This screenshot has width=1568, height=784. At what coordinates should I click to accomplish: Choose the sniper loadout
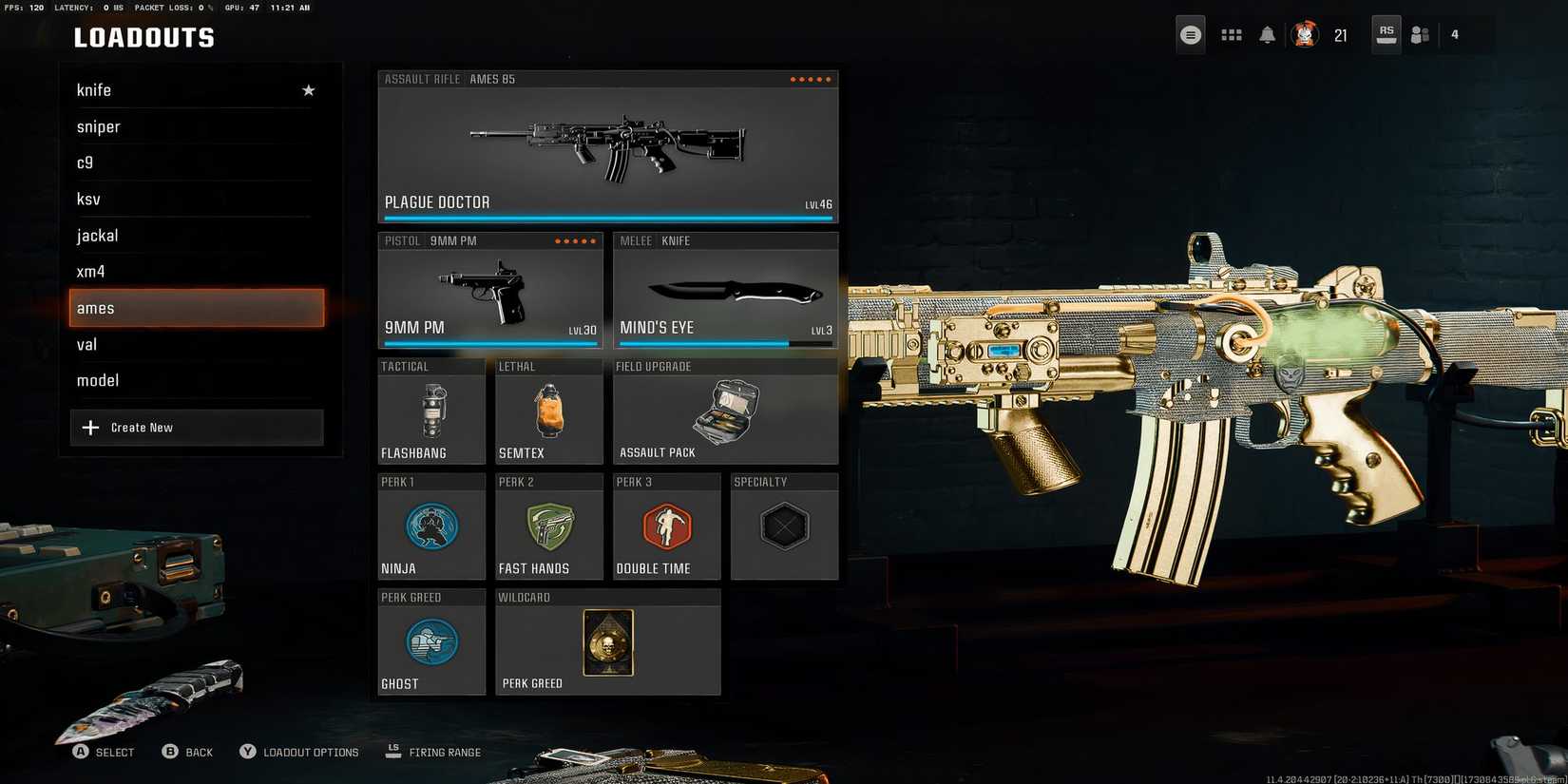[x=190, y=126]
